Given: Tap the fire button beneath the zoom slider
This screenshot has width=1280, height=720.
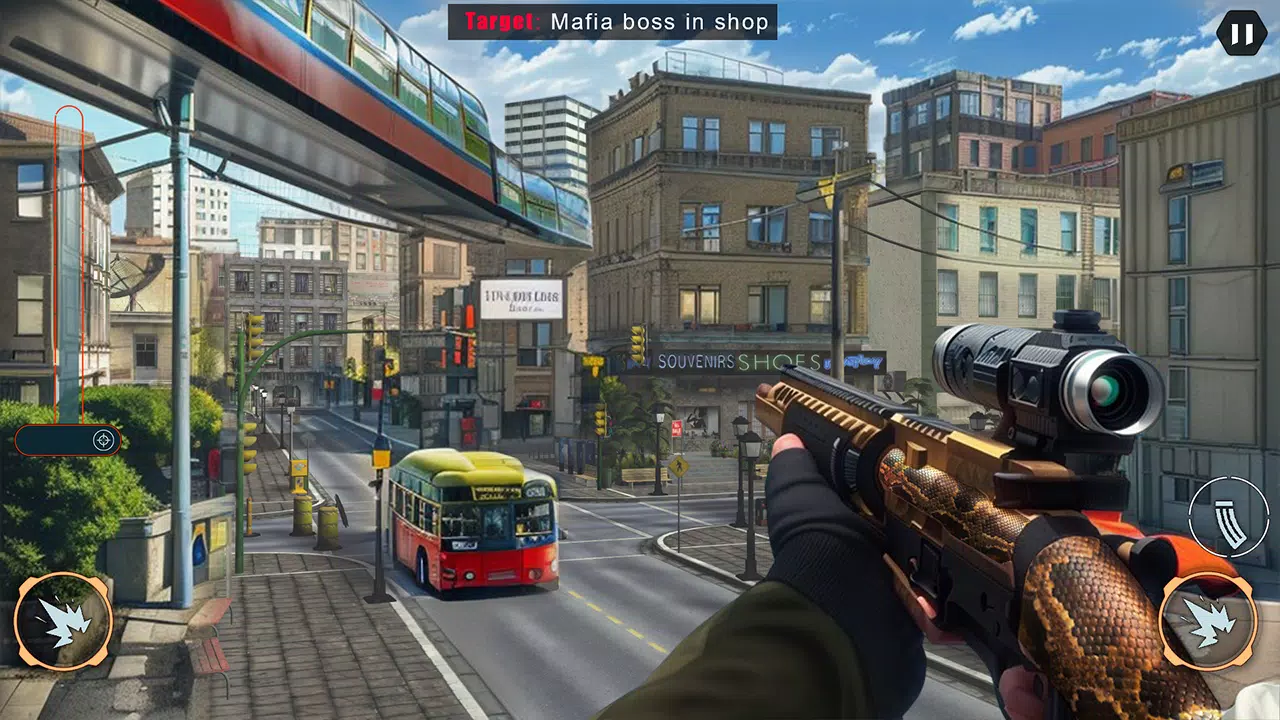Looking at the screenshot, I should coord(63,621).
